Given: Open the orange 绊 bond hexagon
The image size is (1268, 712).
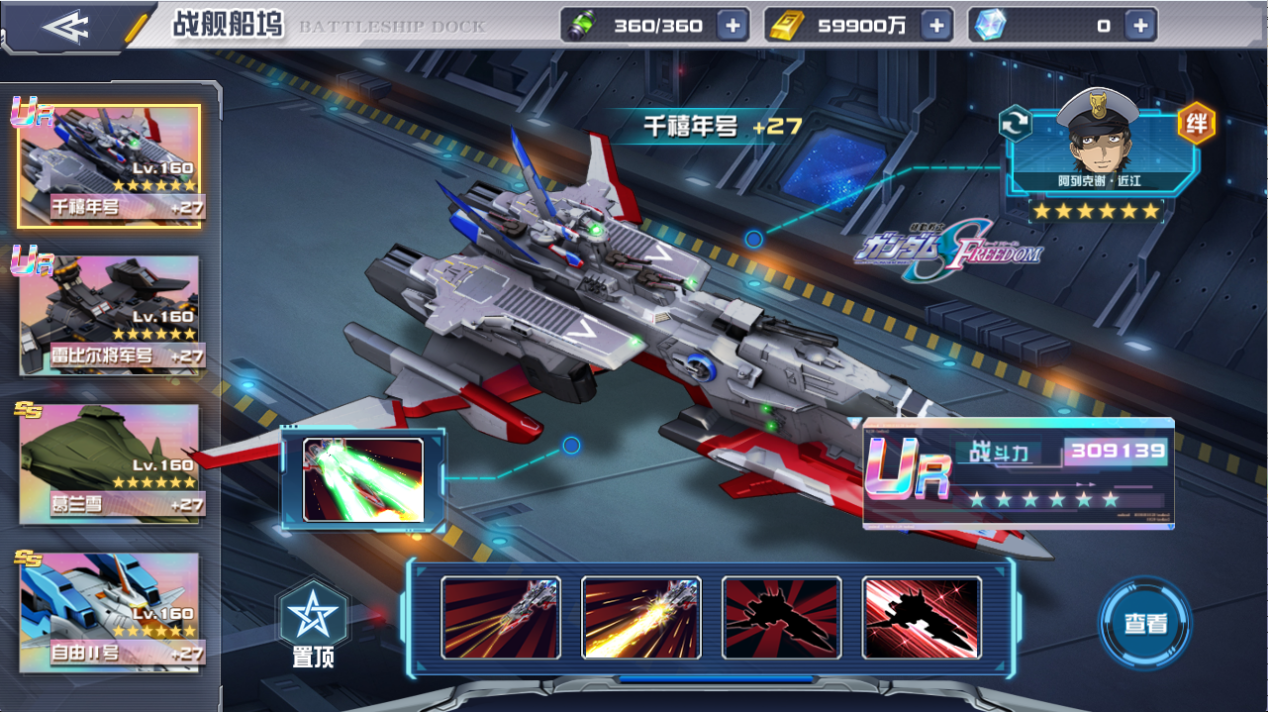Looking at the screenshot, I should point(1195,122).
